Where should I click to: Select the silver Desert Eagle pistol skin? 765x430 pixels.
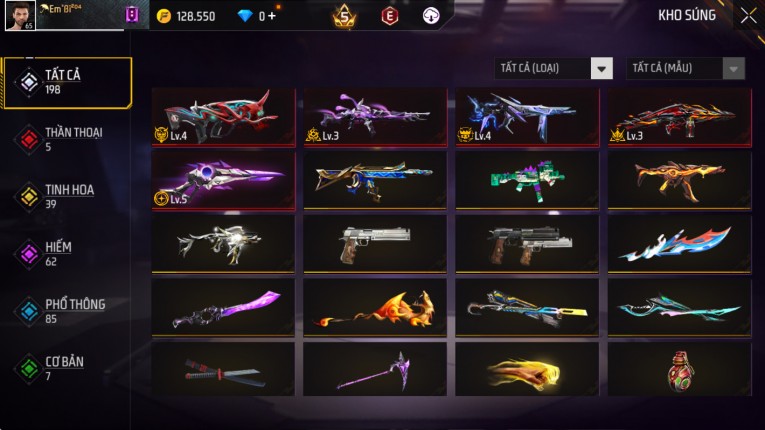(375, 244)
